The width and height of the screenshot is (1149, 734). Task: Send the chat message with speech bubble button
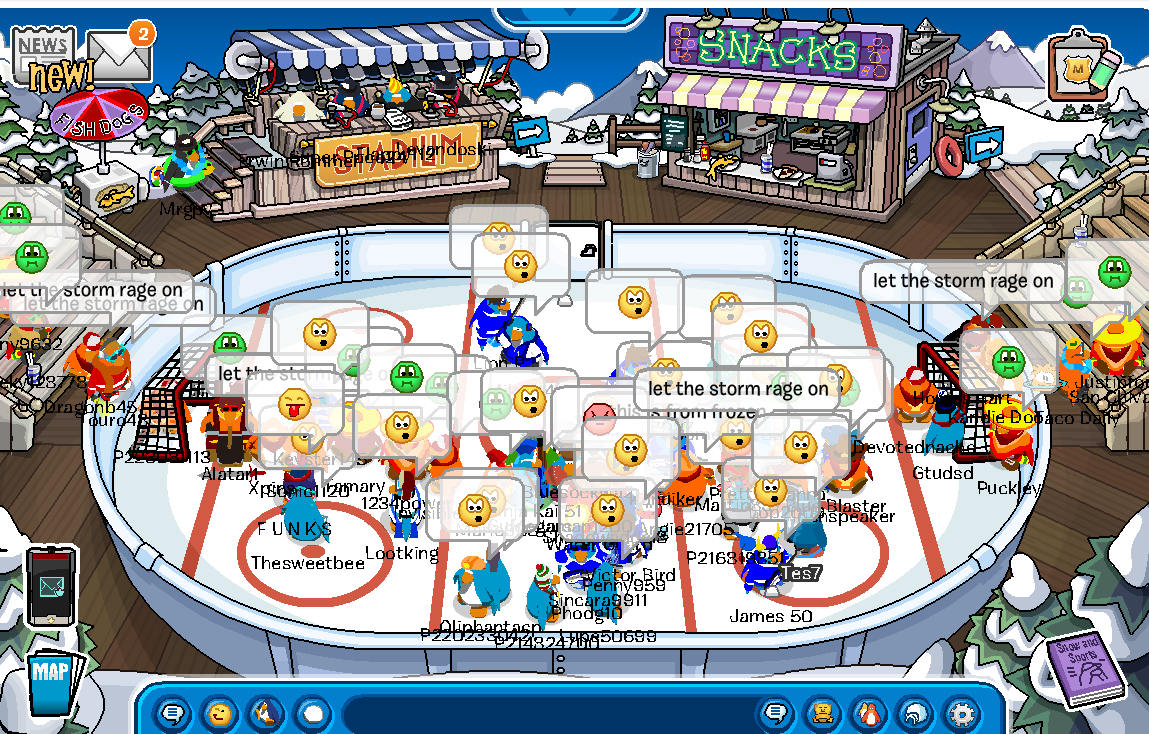(x=775, y=714)
